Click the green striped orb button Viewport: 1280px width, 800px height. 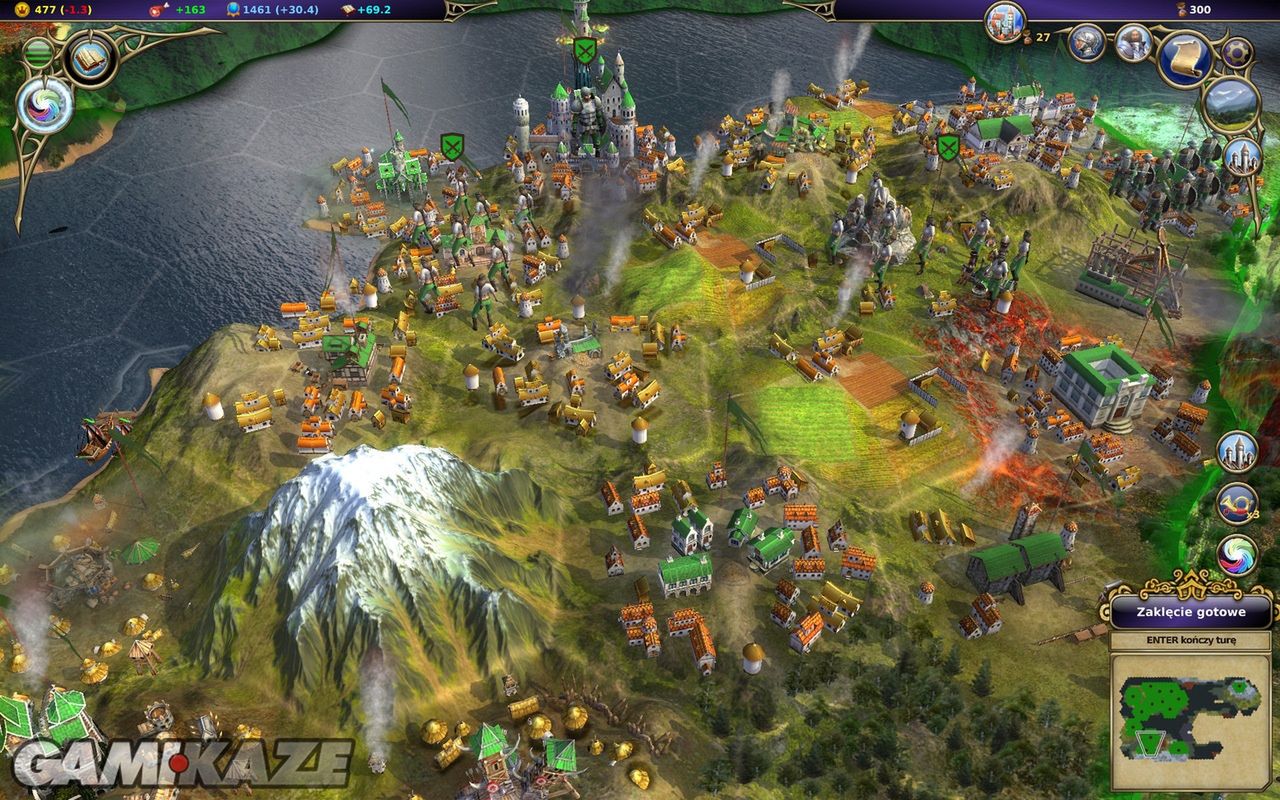point(37,51)
